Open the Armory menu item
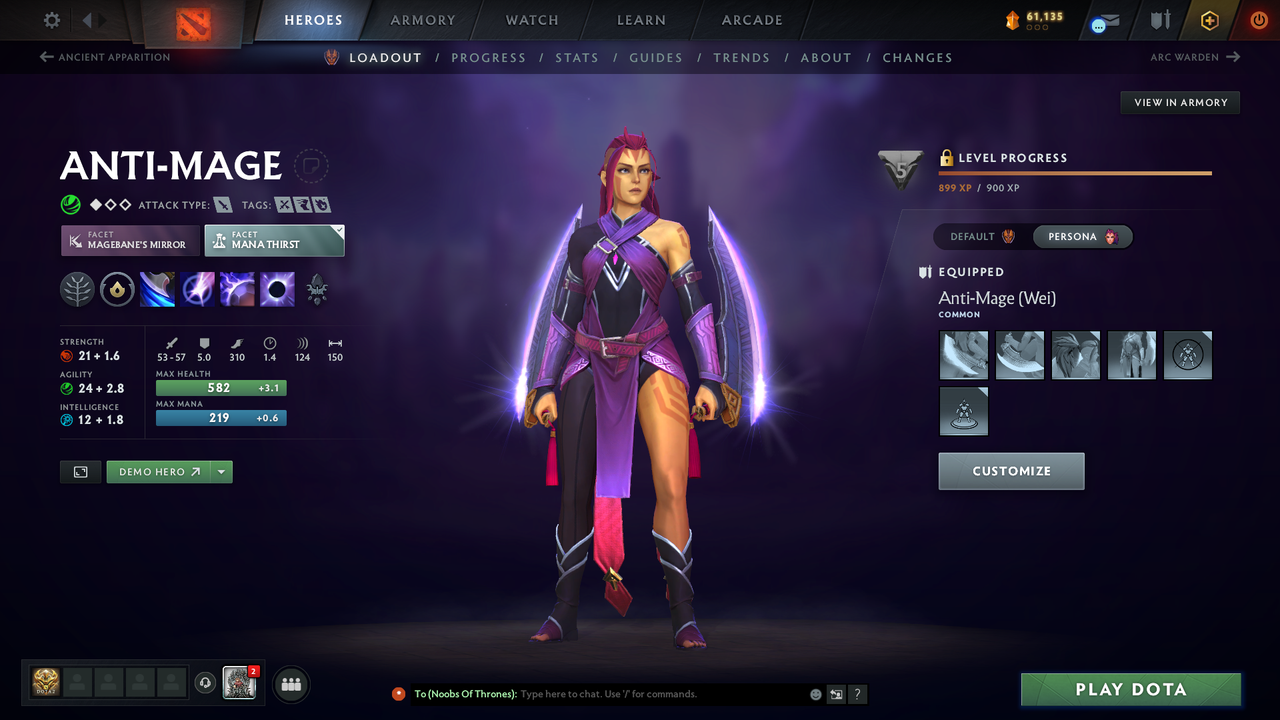 422,19
